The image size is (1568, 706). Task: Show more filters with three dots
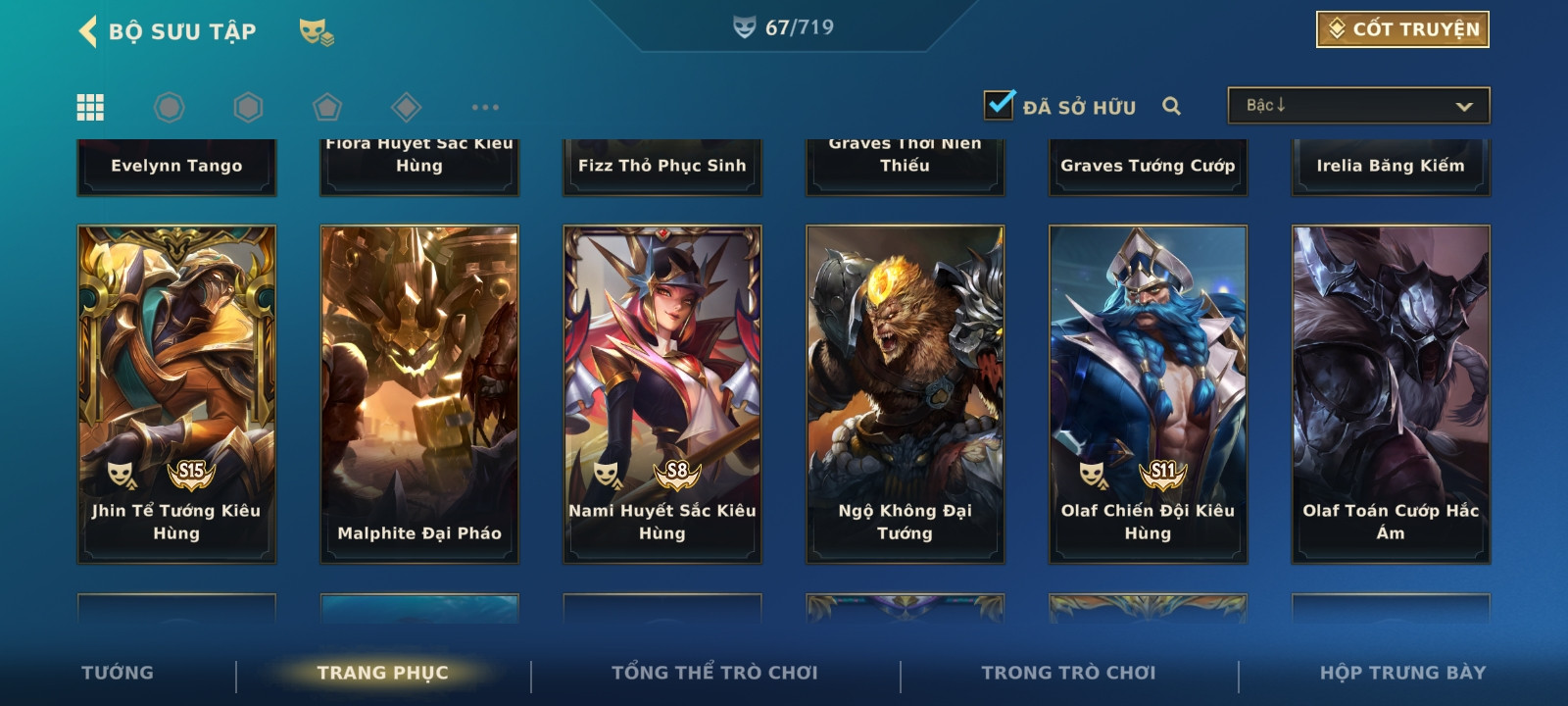click(485, 107)
